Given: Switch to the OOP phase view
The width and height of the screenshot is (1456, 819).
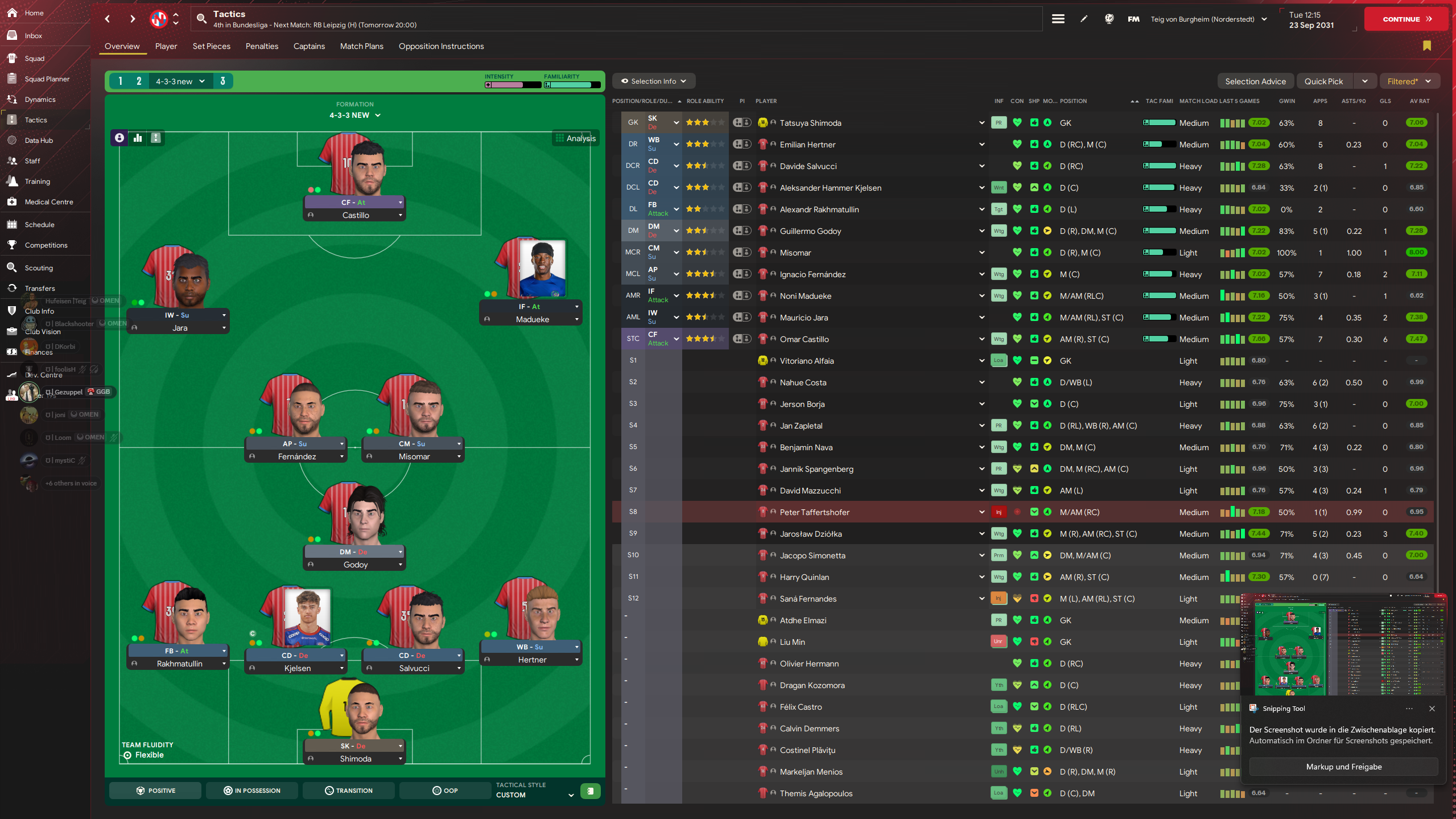Looking at the screenshot, I should [x=444, y=790].
